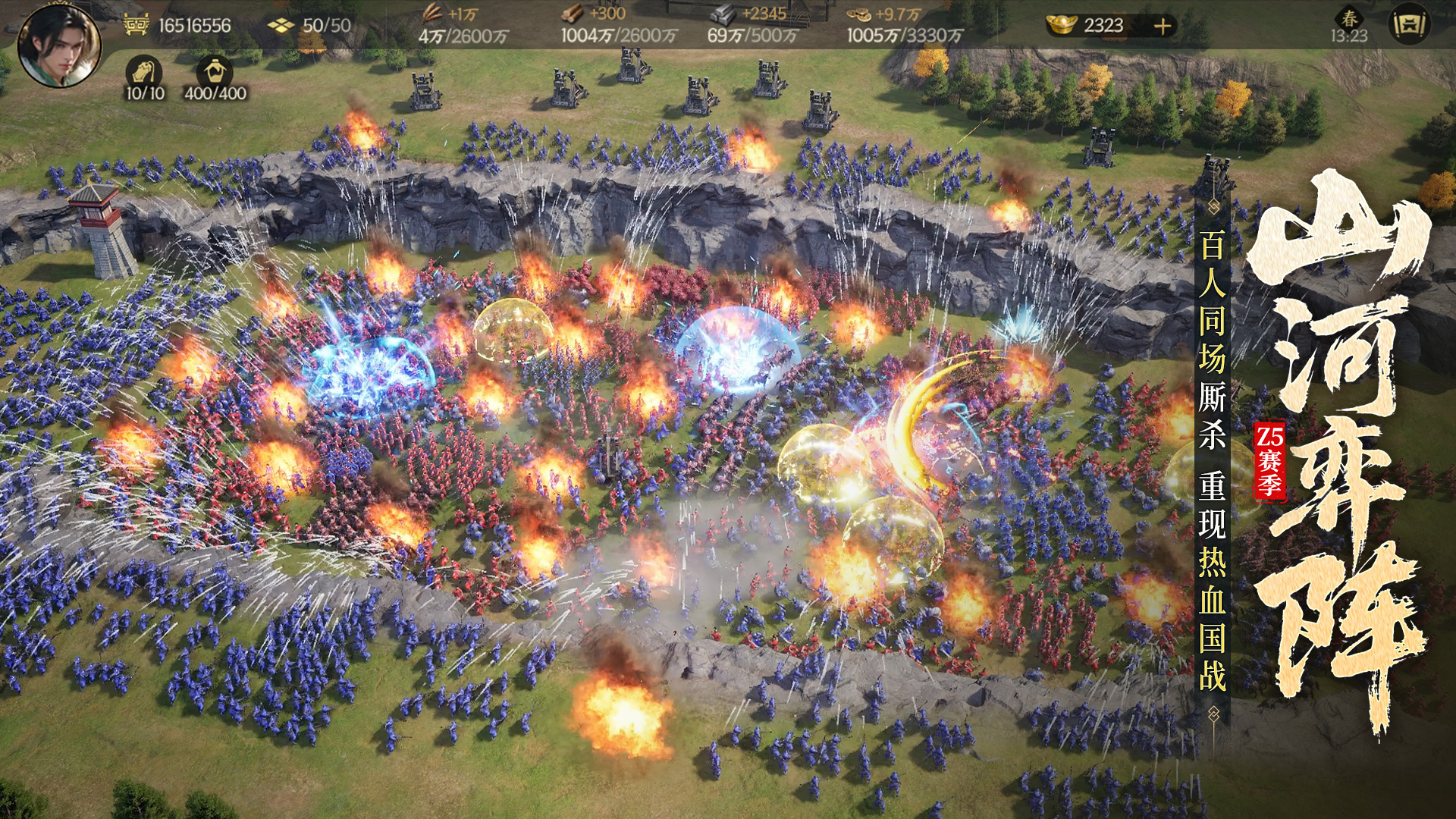Click the iron ingot resource icon
This screenshot has width=1456, height=819.
723,14
